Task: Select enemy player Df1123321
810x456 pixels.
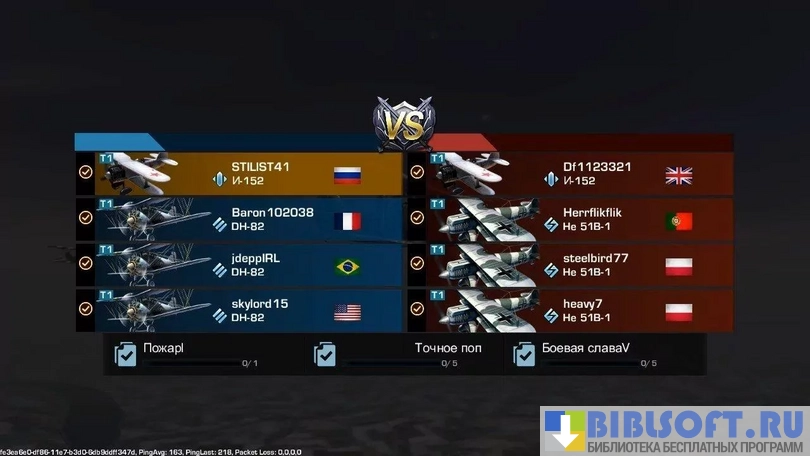Action: 570,173
